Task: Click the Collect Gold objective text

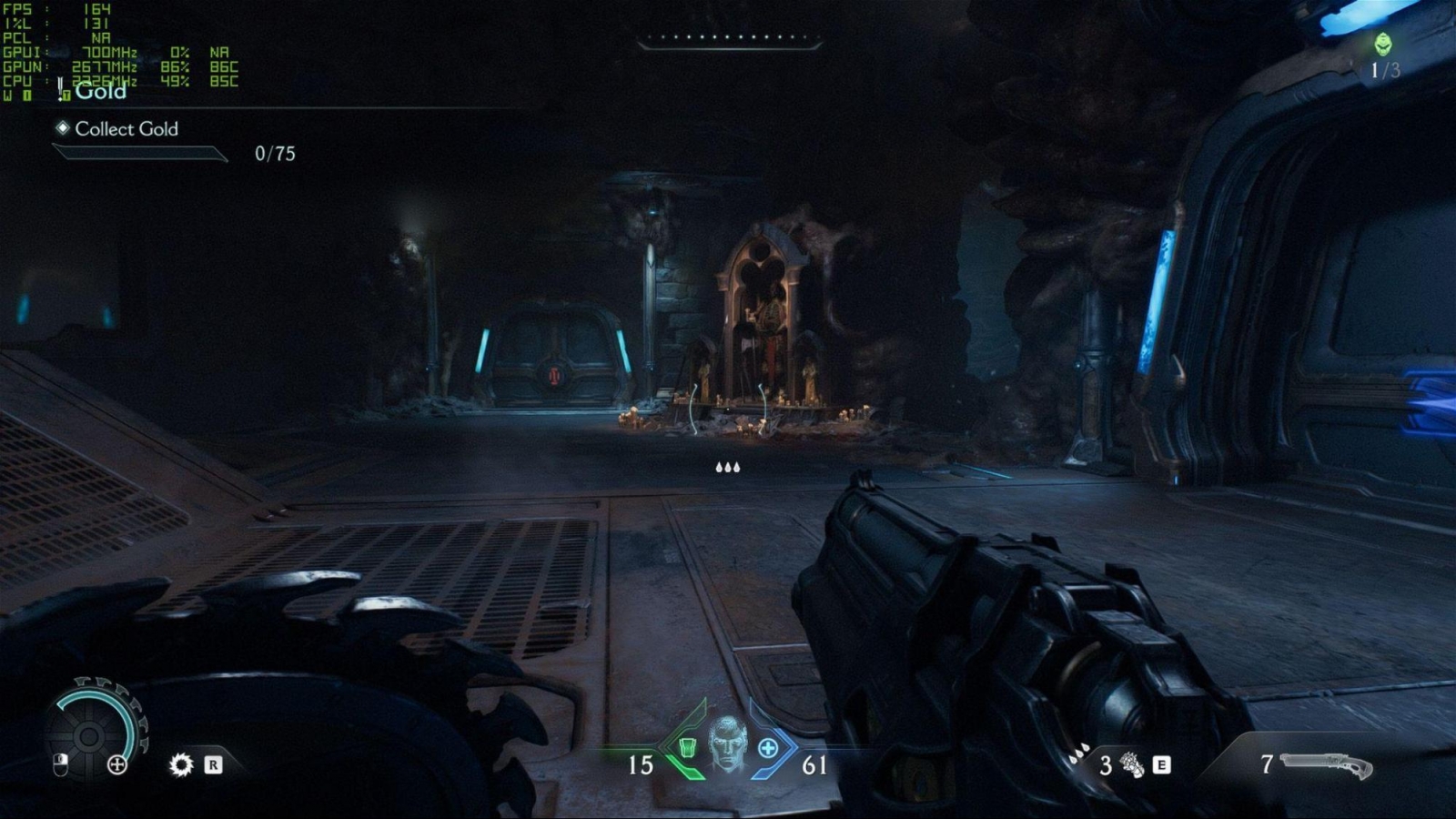Action: click(127, 130)
